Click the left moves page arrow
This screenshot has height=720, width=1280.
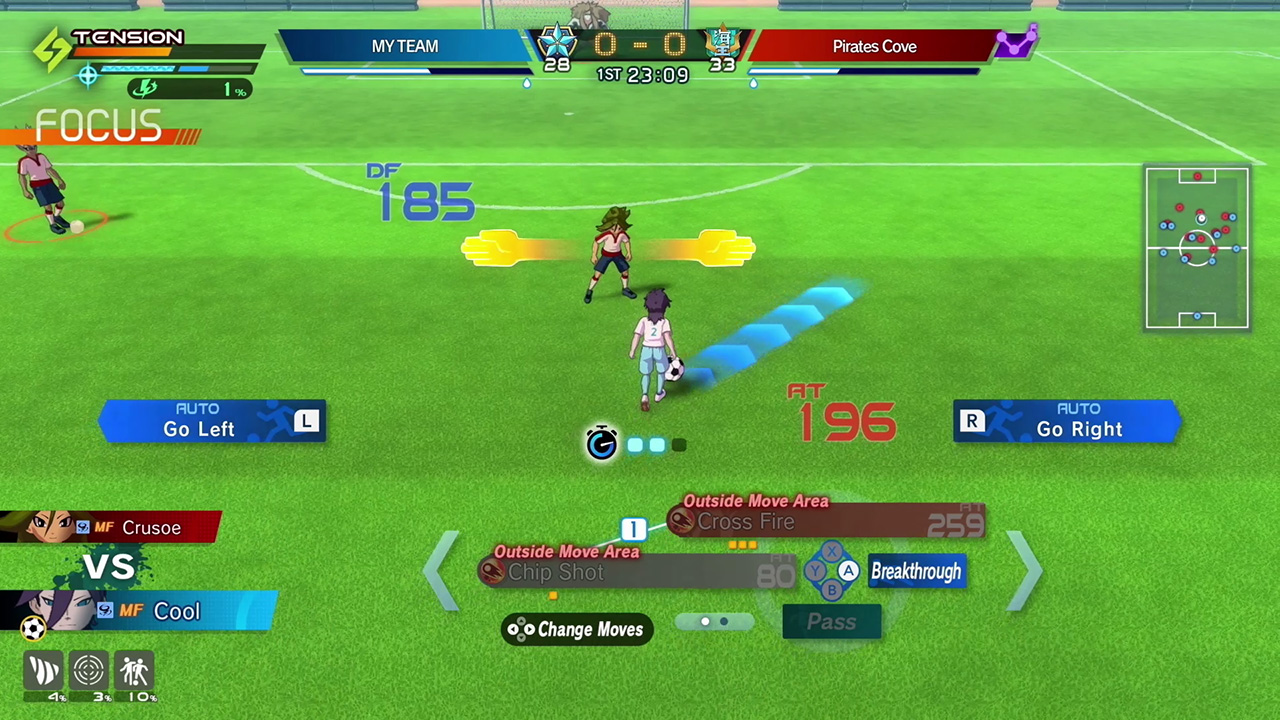tap(441, 571)
